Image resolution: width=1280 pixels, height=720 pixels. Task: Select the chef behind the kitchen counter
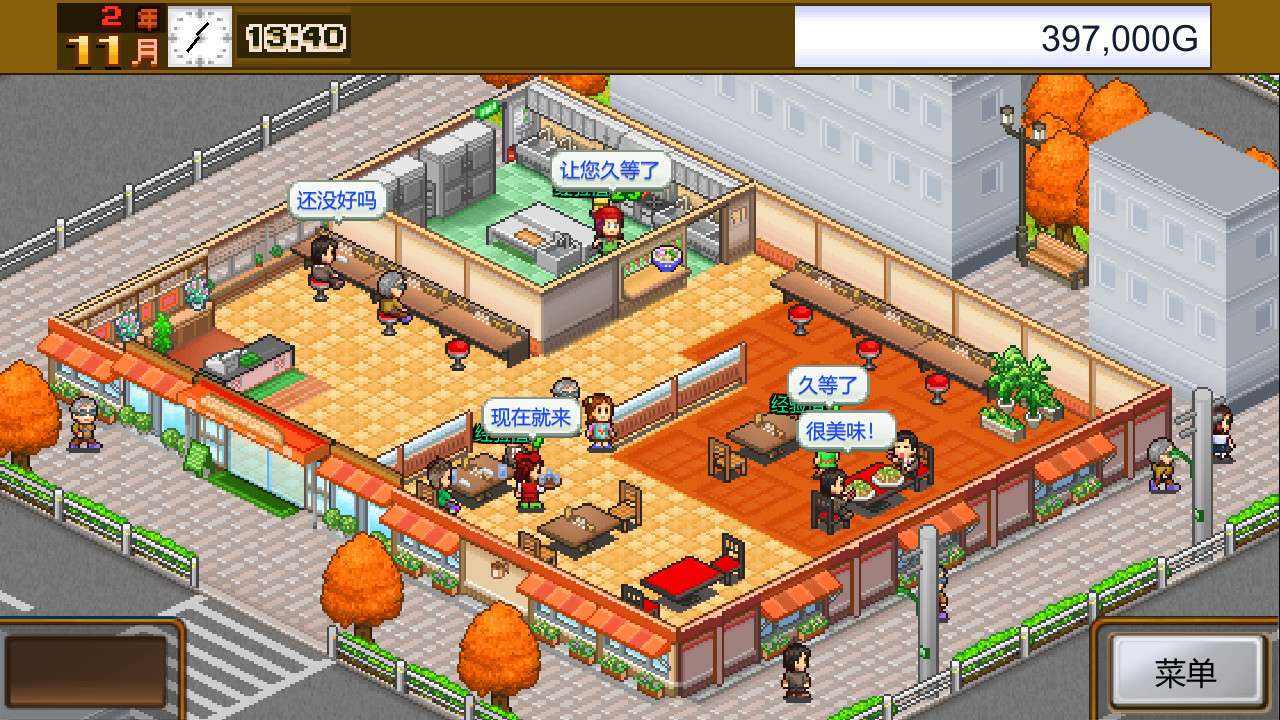[x=609, y=230]
